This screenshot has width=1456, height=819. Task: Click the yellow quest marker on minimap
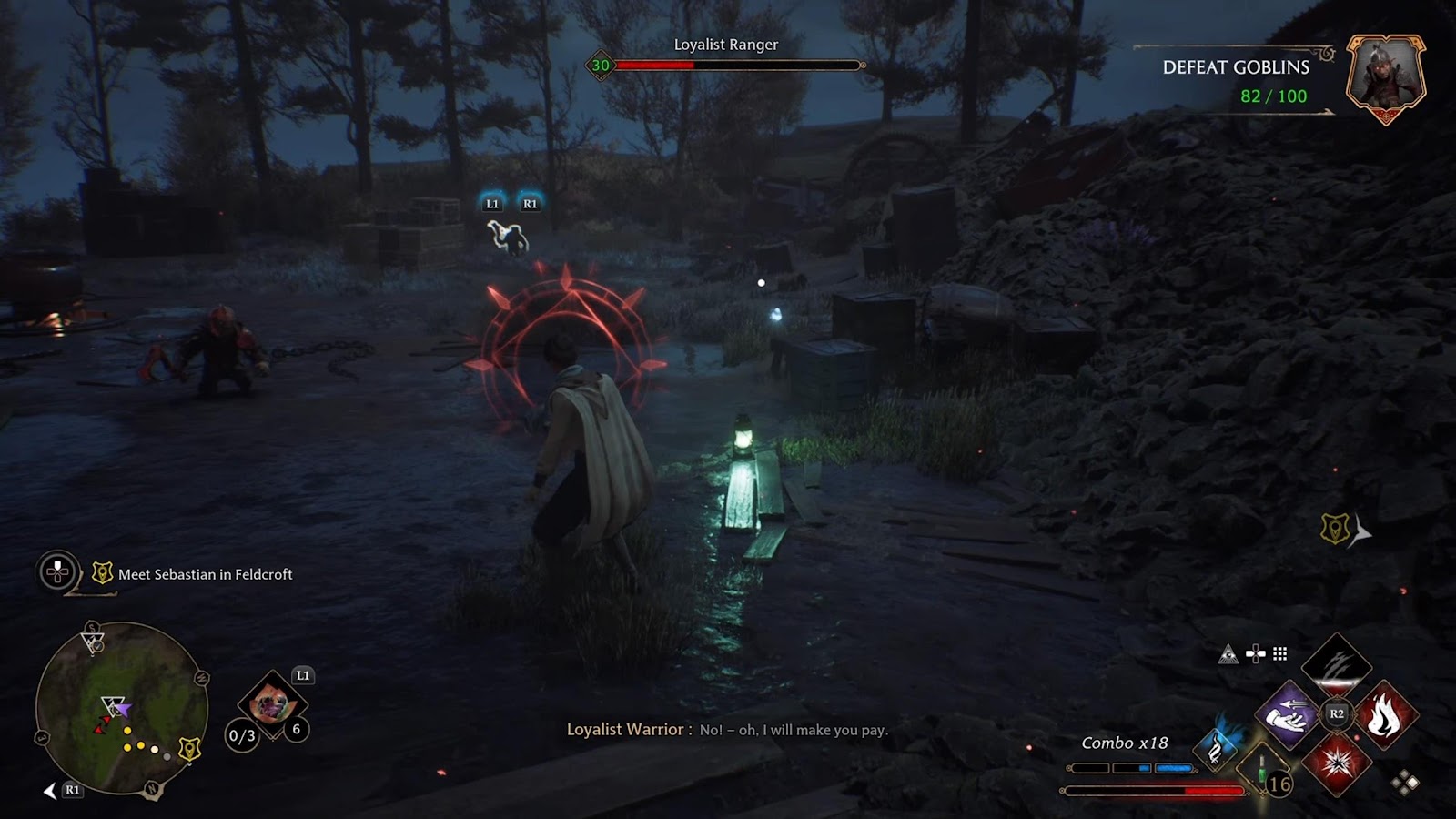[189, 749]
